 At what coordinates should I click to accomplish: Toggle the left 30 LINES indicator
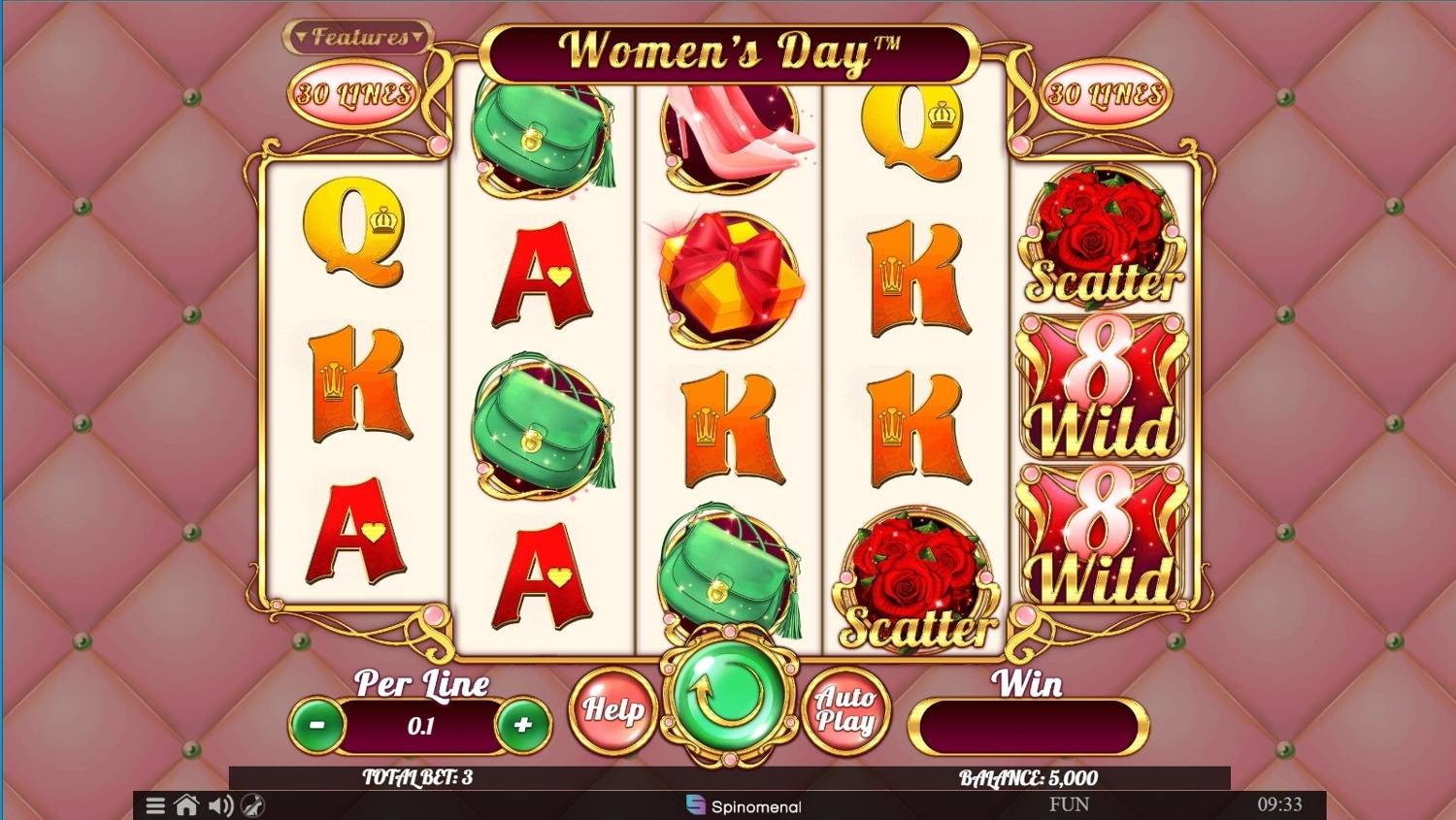tap(355, 94)
